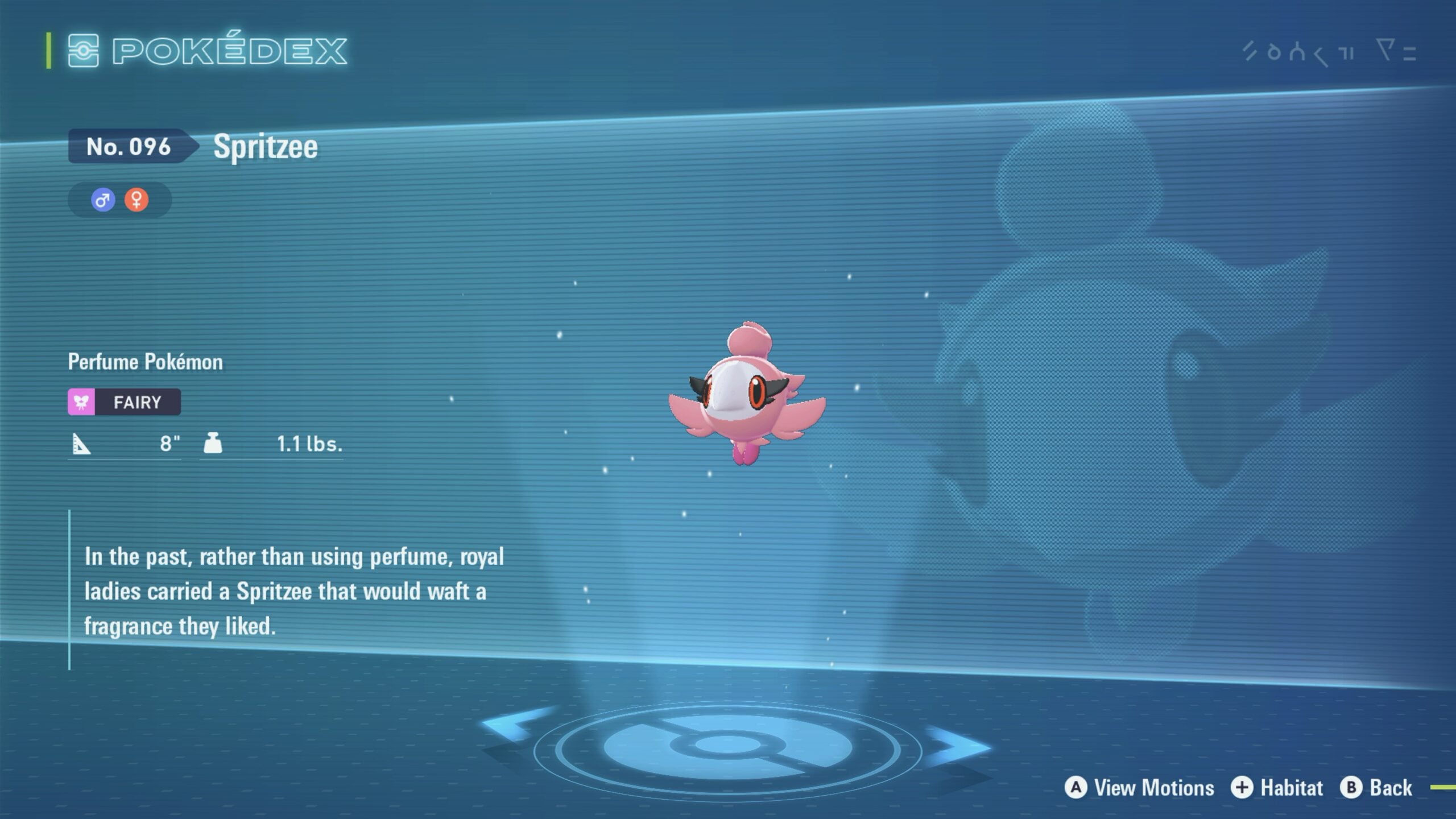The height and width of the screenshot is (819, 1456).
Task: Select the Fairy type badge
Action: click(x=125, y=402)
